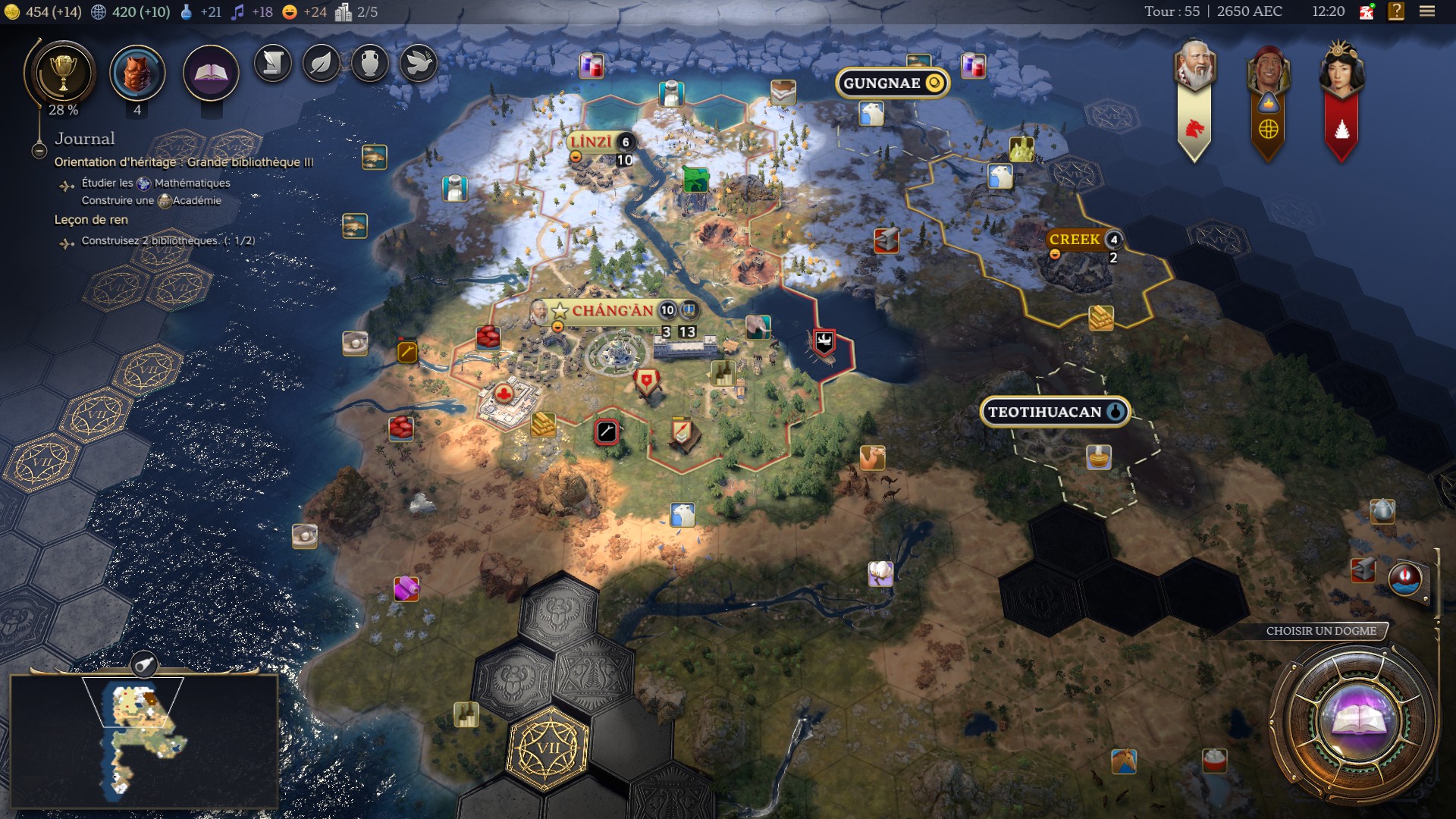Open the amphora vase icon panel
The height and width of the screenshot is (819, 1456).
point(370,64)
